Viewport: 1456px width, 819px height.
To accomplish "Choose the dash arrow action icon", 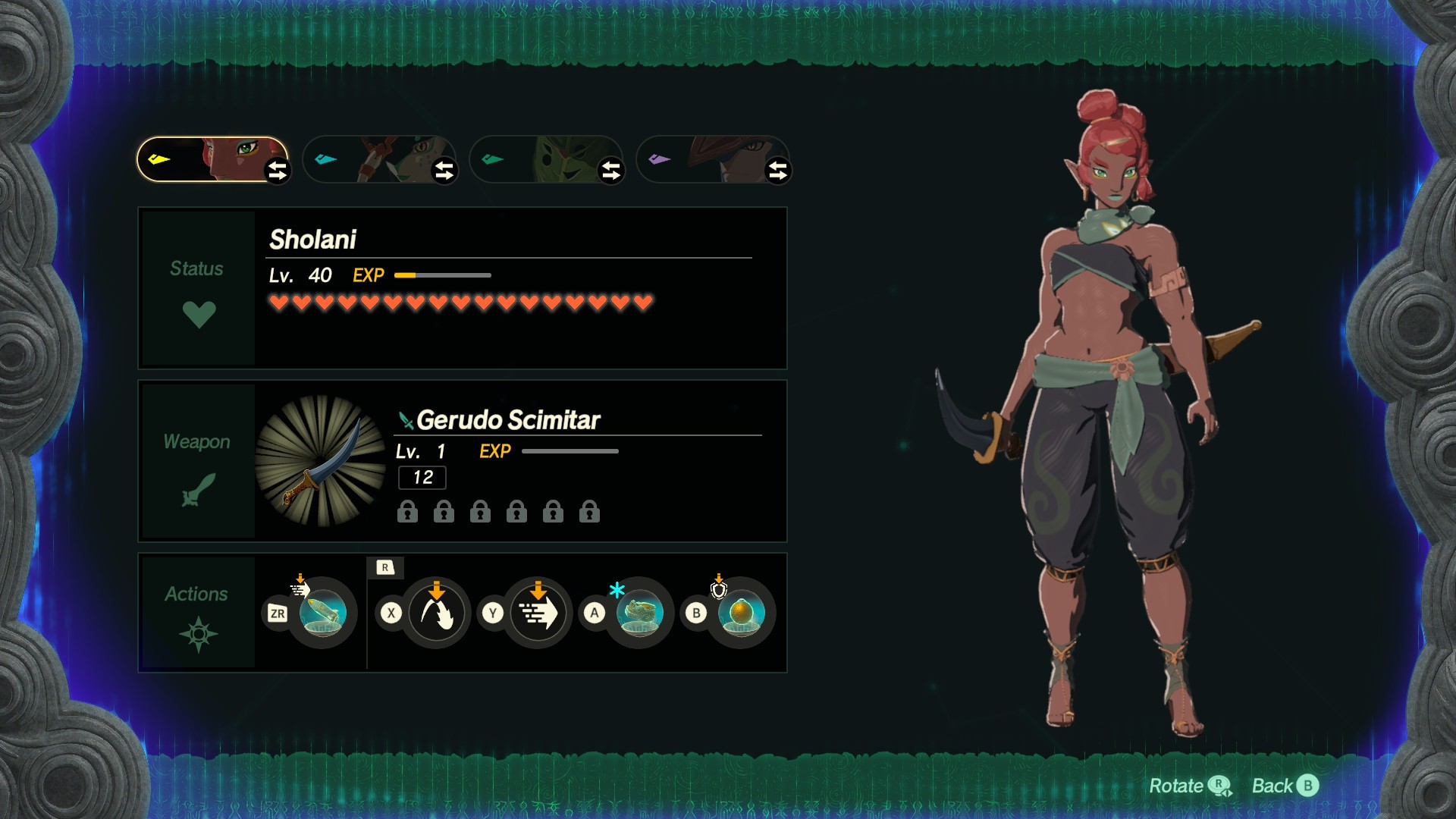I will tap(538, 613).
